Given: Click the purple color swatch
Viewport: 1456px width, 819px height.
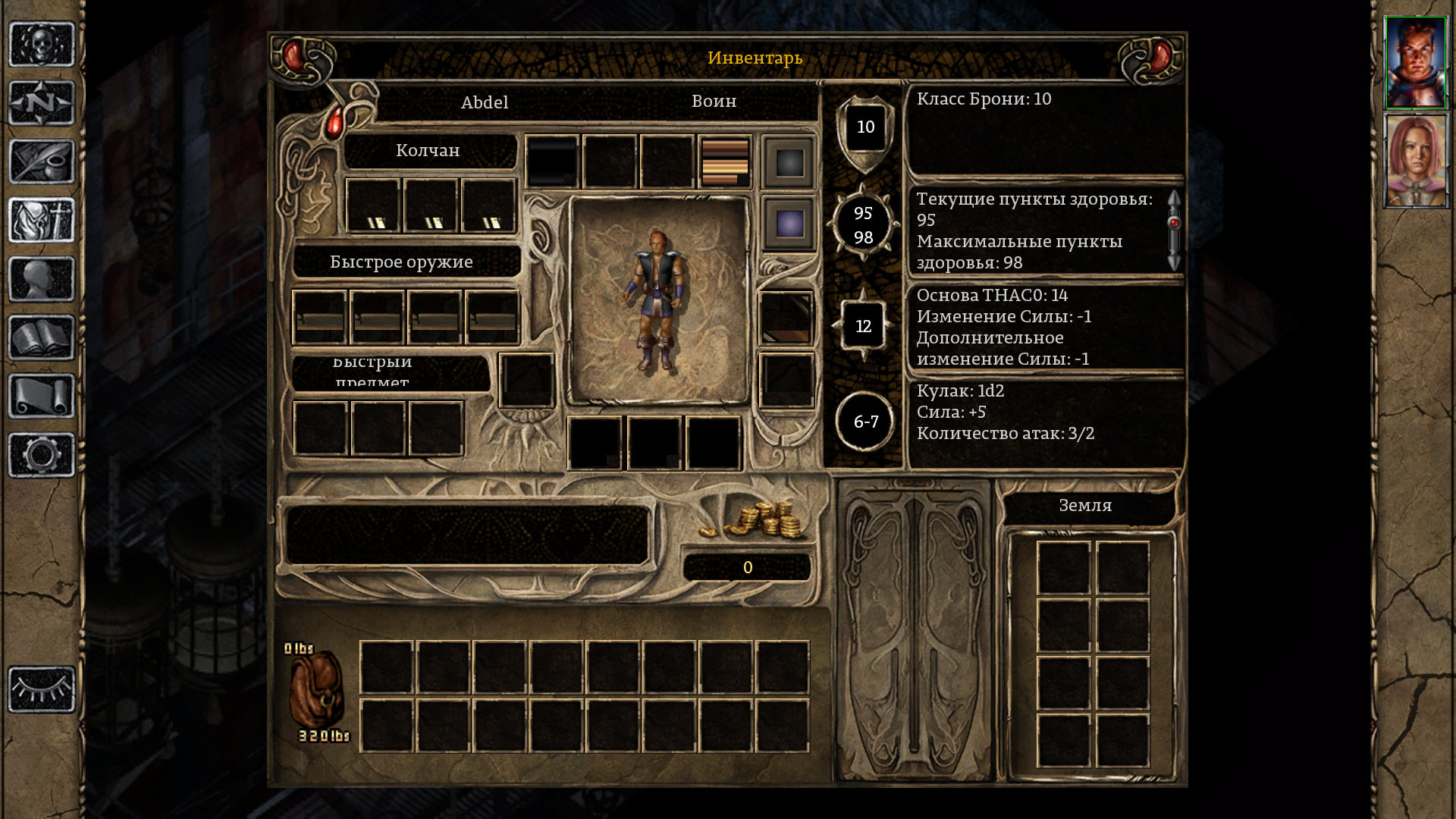Looking at the screenshot, I should (789, 224).
